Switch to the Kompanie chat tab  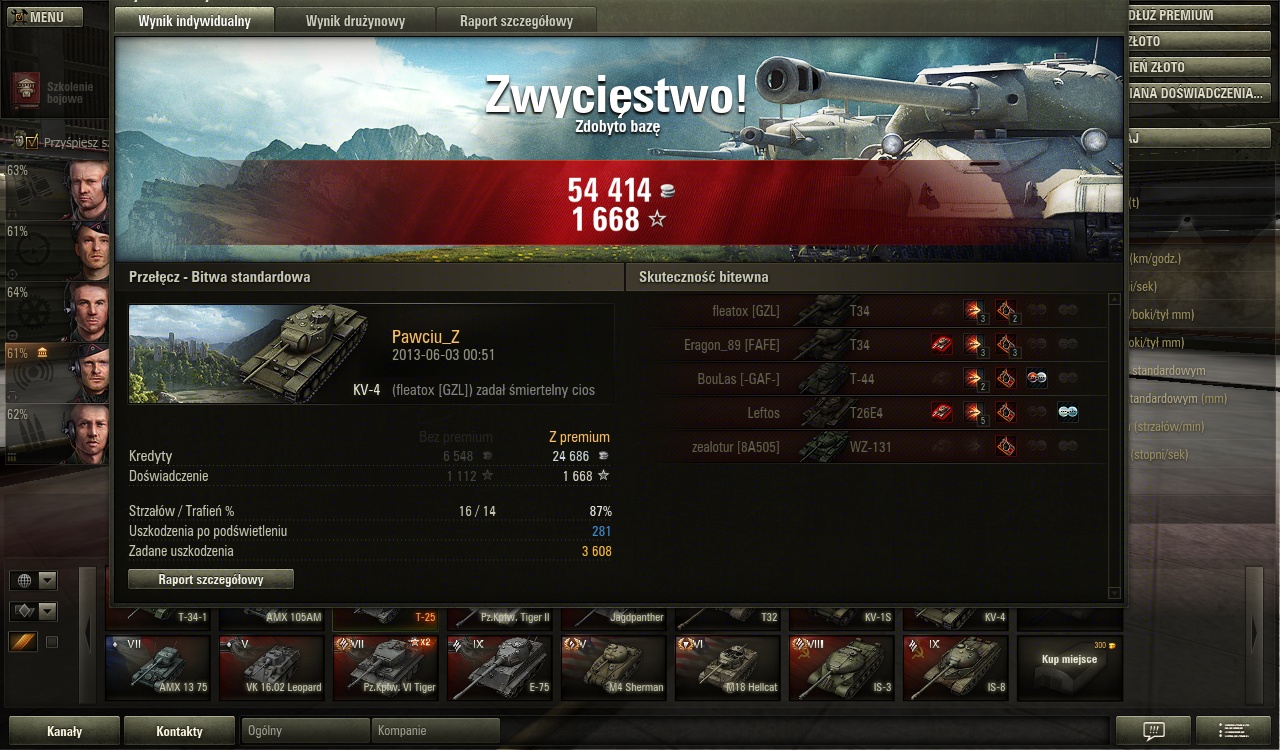click(x=435, y=731)
